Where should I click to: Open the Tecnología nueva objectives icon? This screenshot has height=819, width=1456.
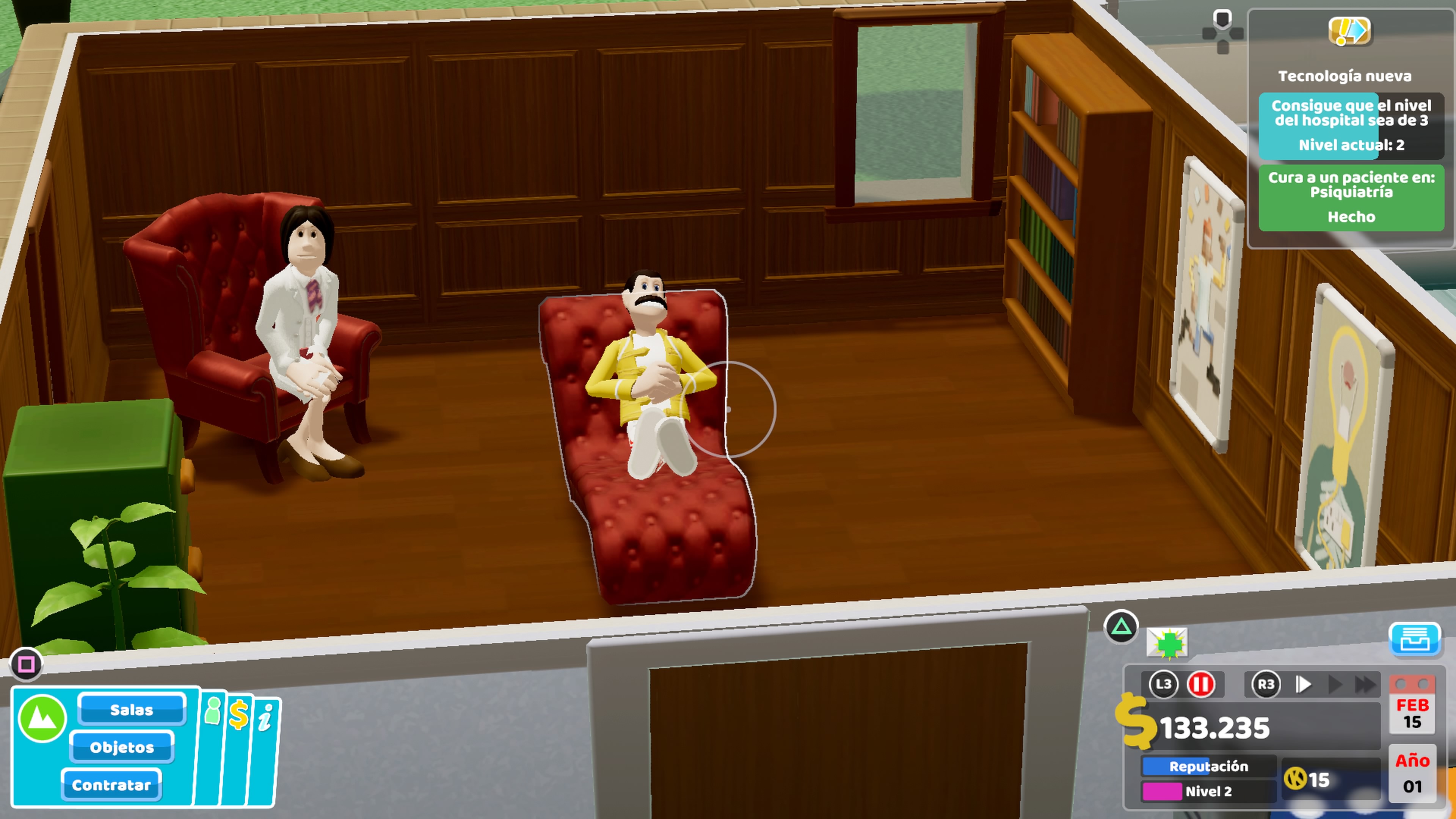coord(1349,31)
